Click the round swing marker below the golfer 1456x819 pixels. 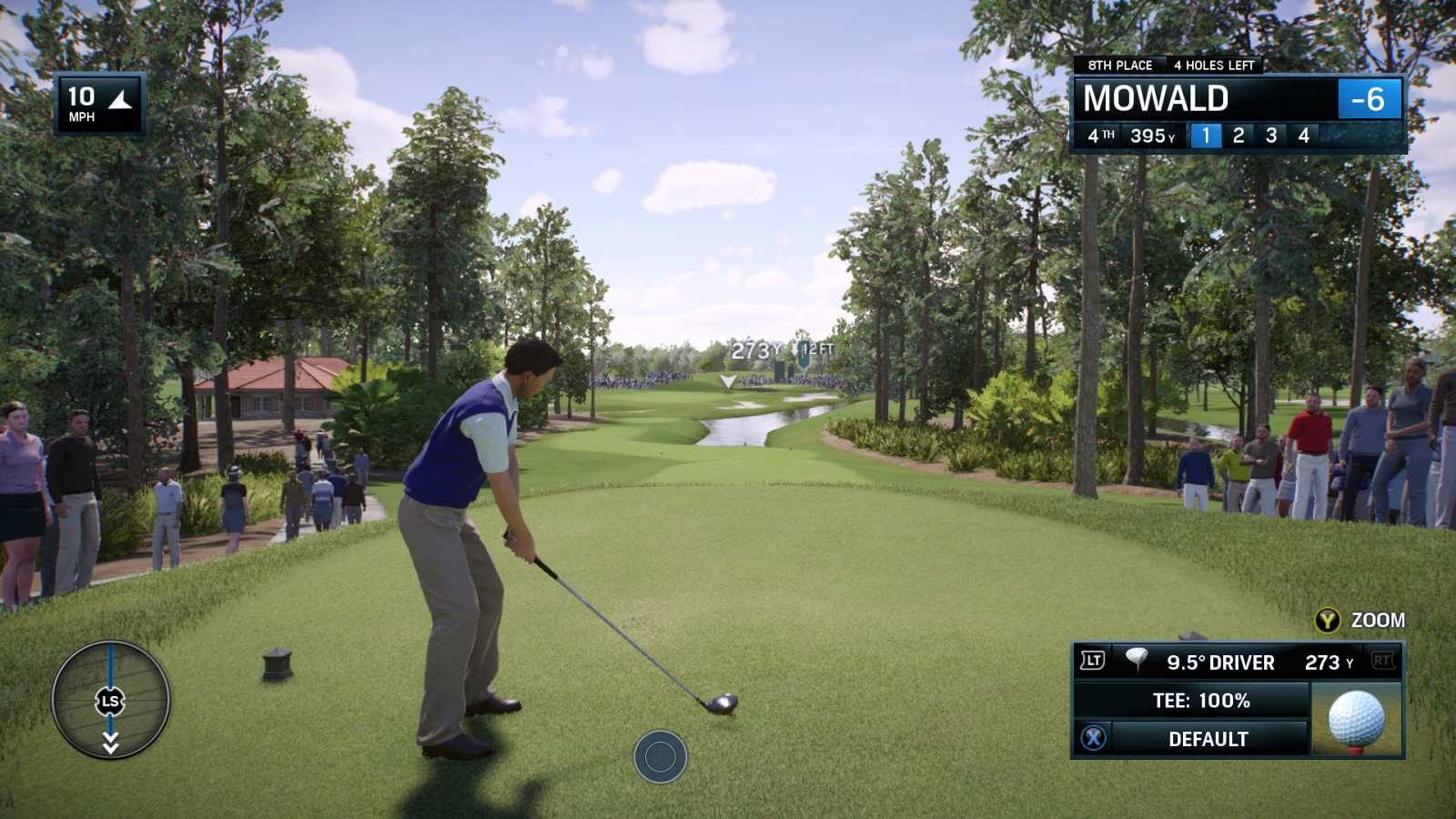(x=660, y=755)
